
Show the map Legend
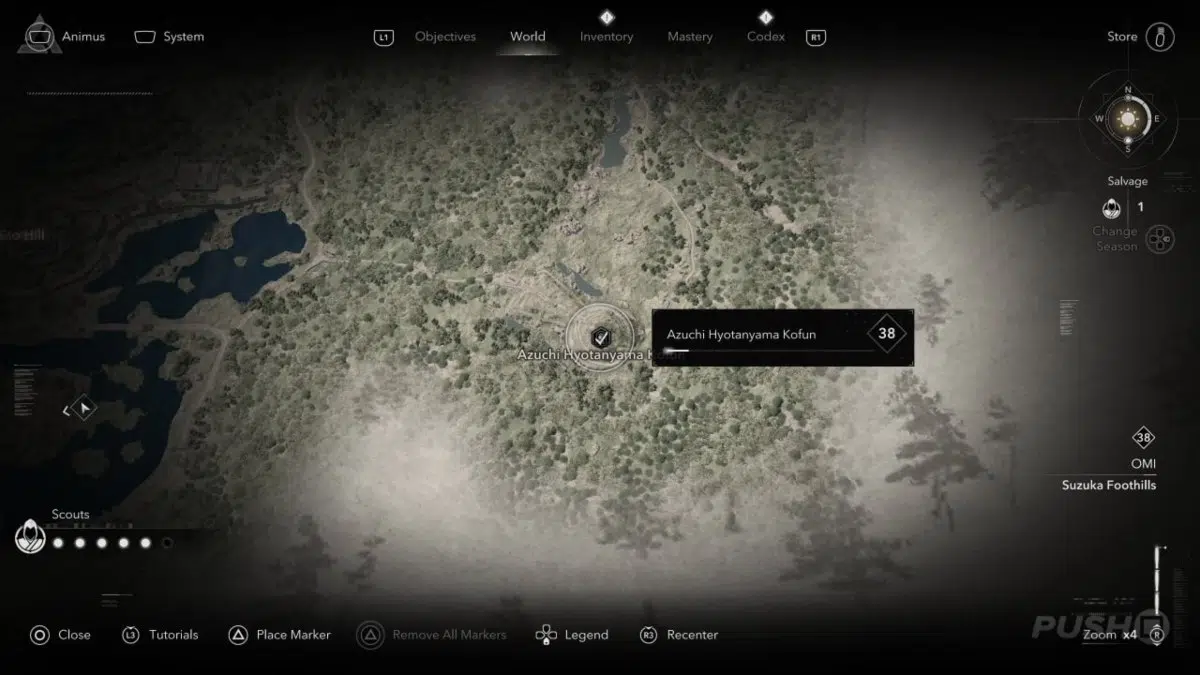click(x=572, y=634)
